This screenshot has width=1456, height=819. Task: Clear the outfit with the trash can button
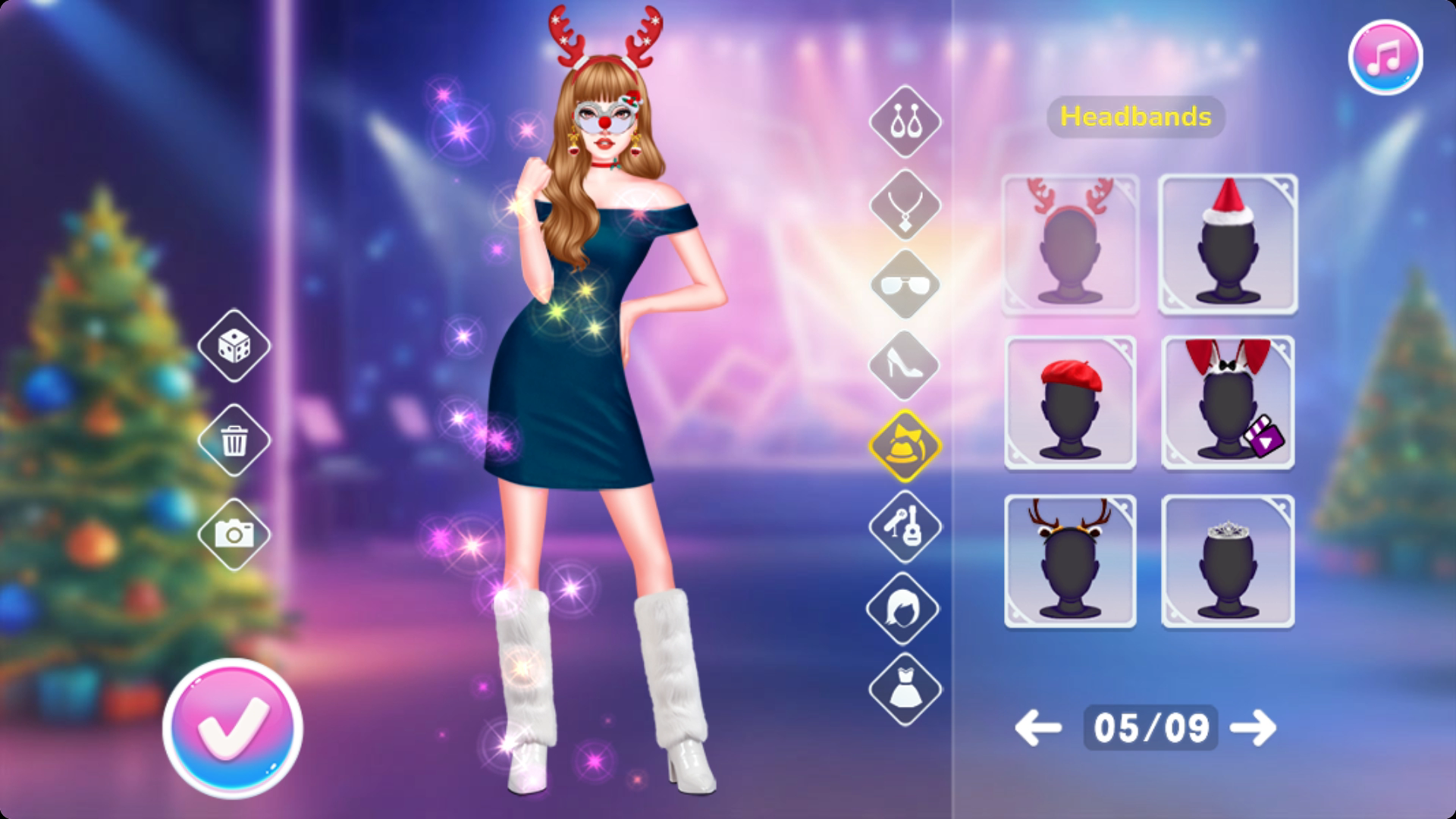point(234,440)
